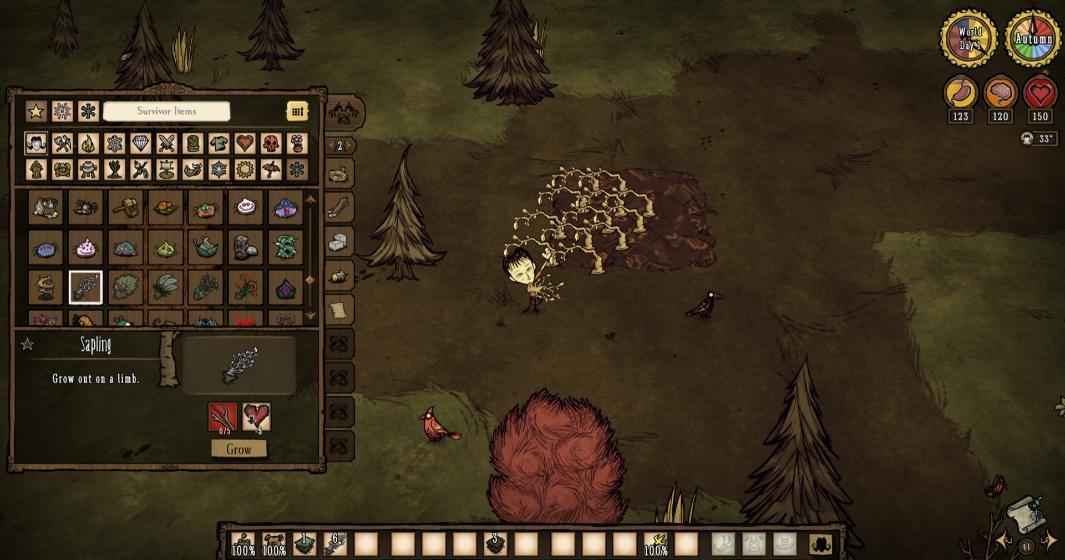
Task: Open the favorites star filter tab
Action: [x=36, y=111]
